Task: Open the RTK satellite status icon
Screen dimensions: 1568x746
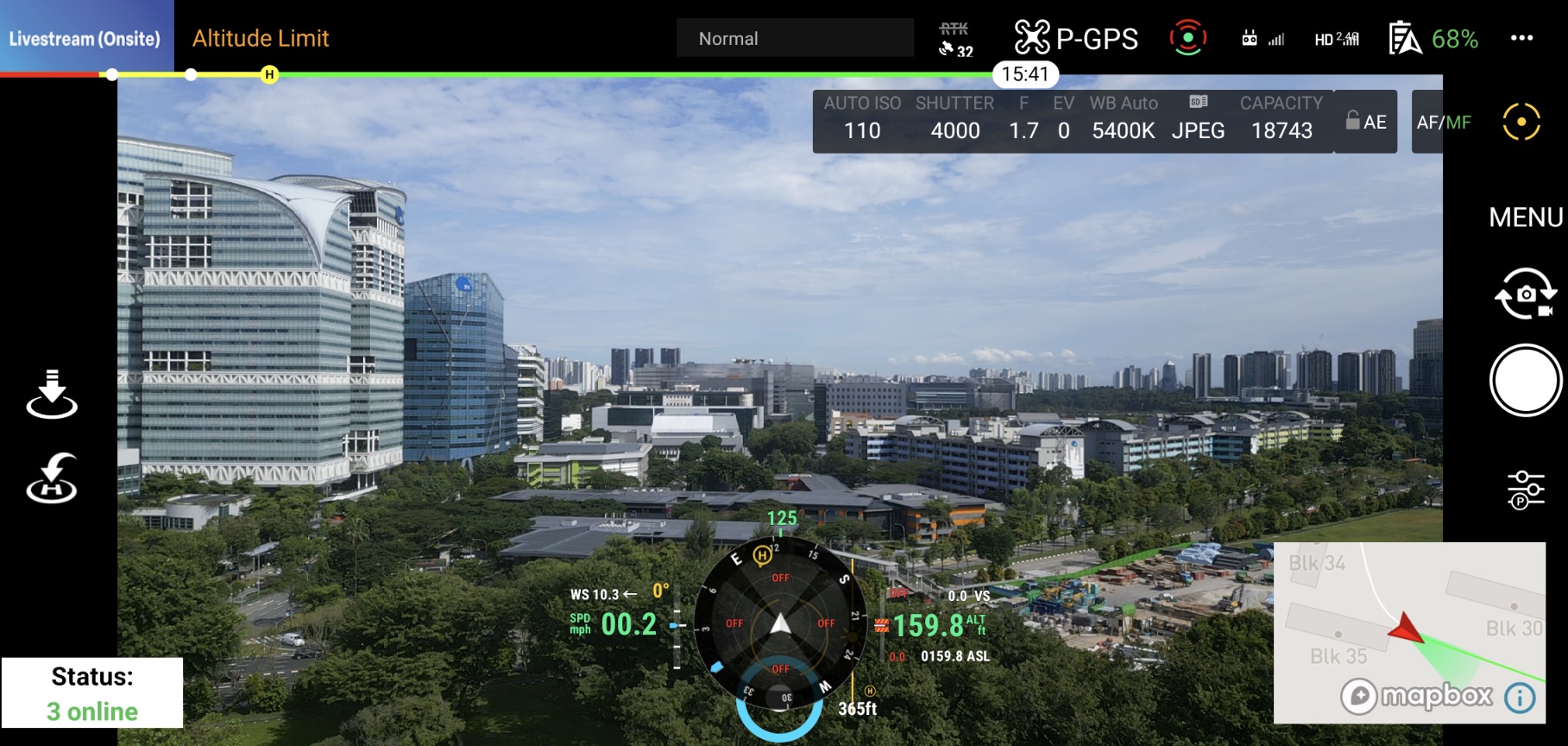Action: pyautogui.click(x=954, y=37)
